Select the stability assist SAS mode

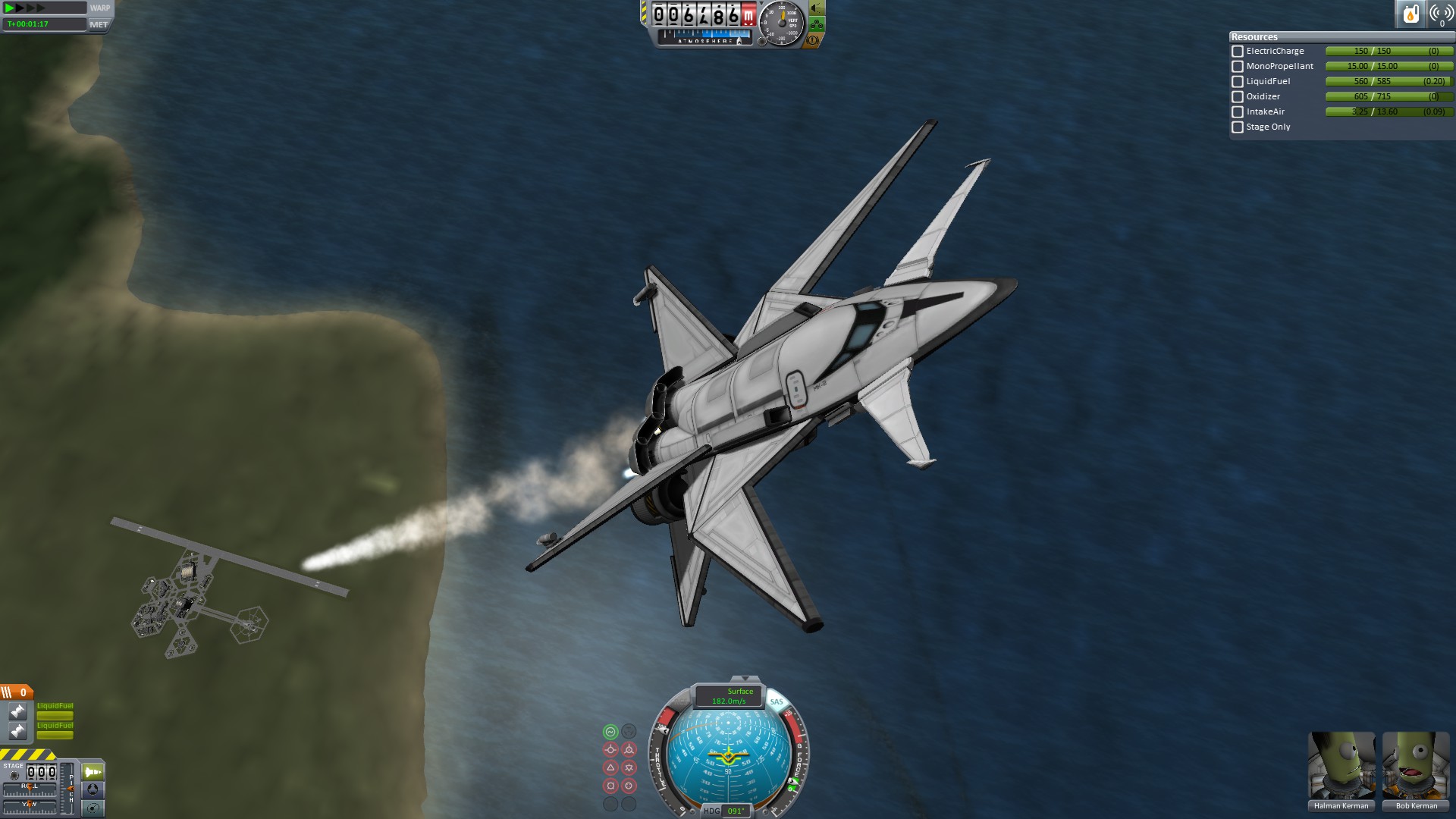coord(610,732)
